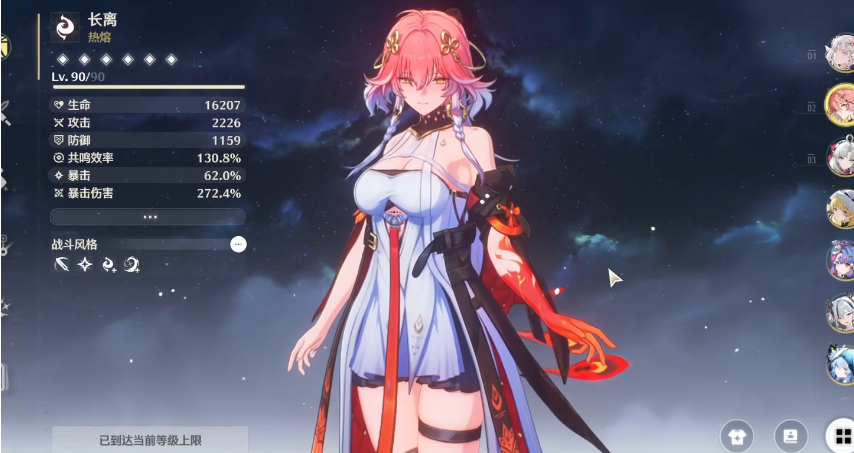Open the four-square grid roster button

pyautogui.click(x=838, y=435)
